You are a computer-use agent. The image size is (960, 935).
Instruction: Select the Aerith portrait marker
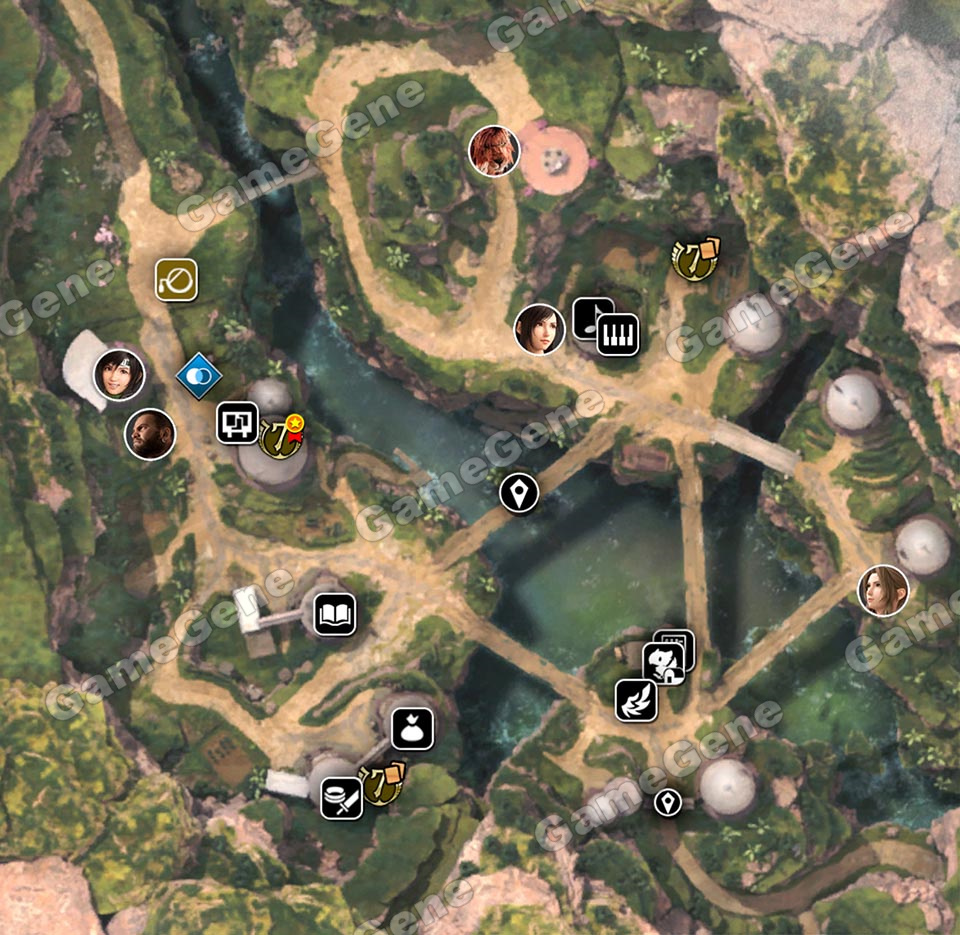[x=883, y=590]
